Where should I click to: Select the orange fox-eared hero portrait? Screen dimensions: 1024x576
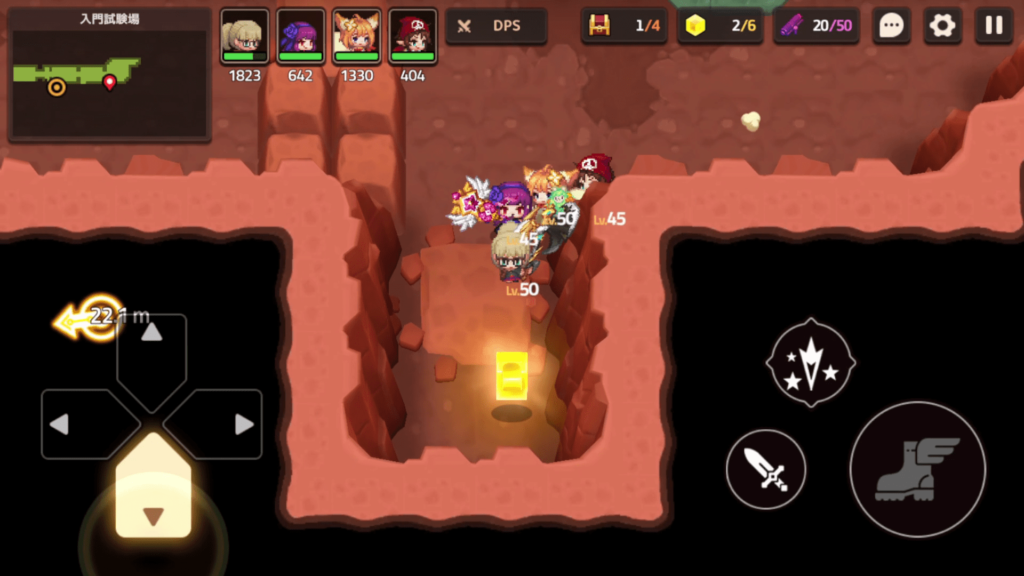[357, 37]
